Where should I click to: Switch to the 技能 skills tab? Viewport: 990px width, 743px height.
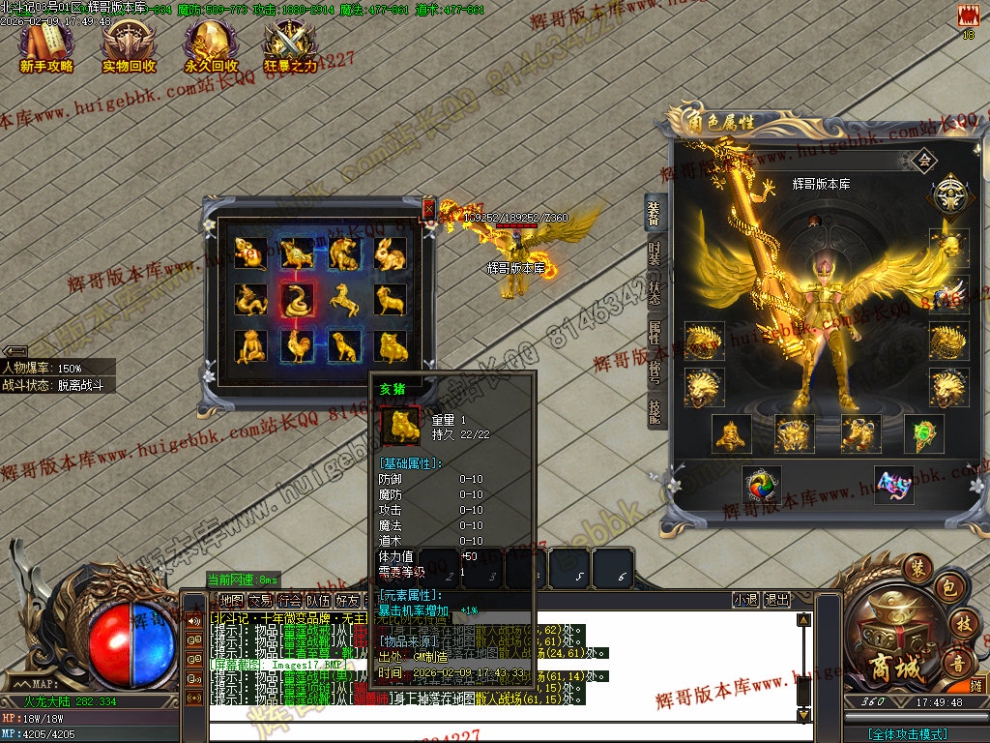[x=654, y=409]
